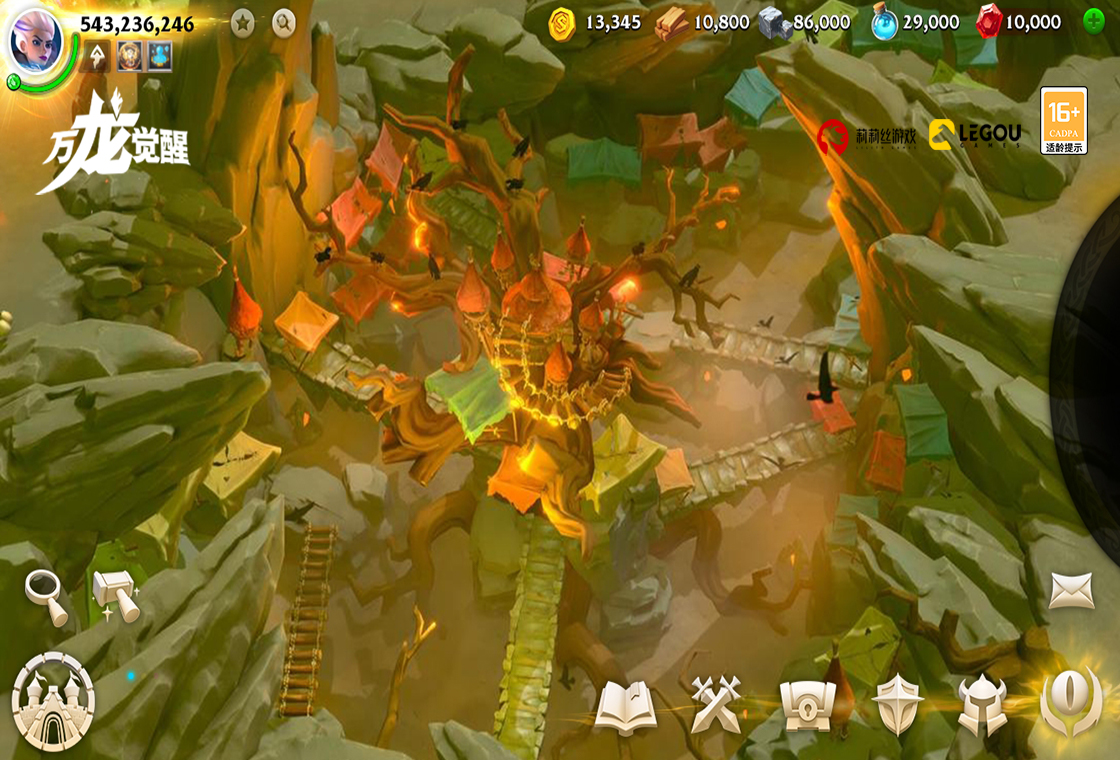Viewport: 1120px width, 760px height.
Task: Enter the castle city view button
Action: coord(53,701)
